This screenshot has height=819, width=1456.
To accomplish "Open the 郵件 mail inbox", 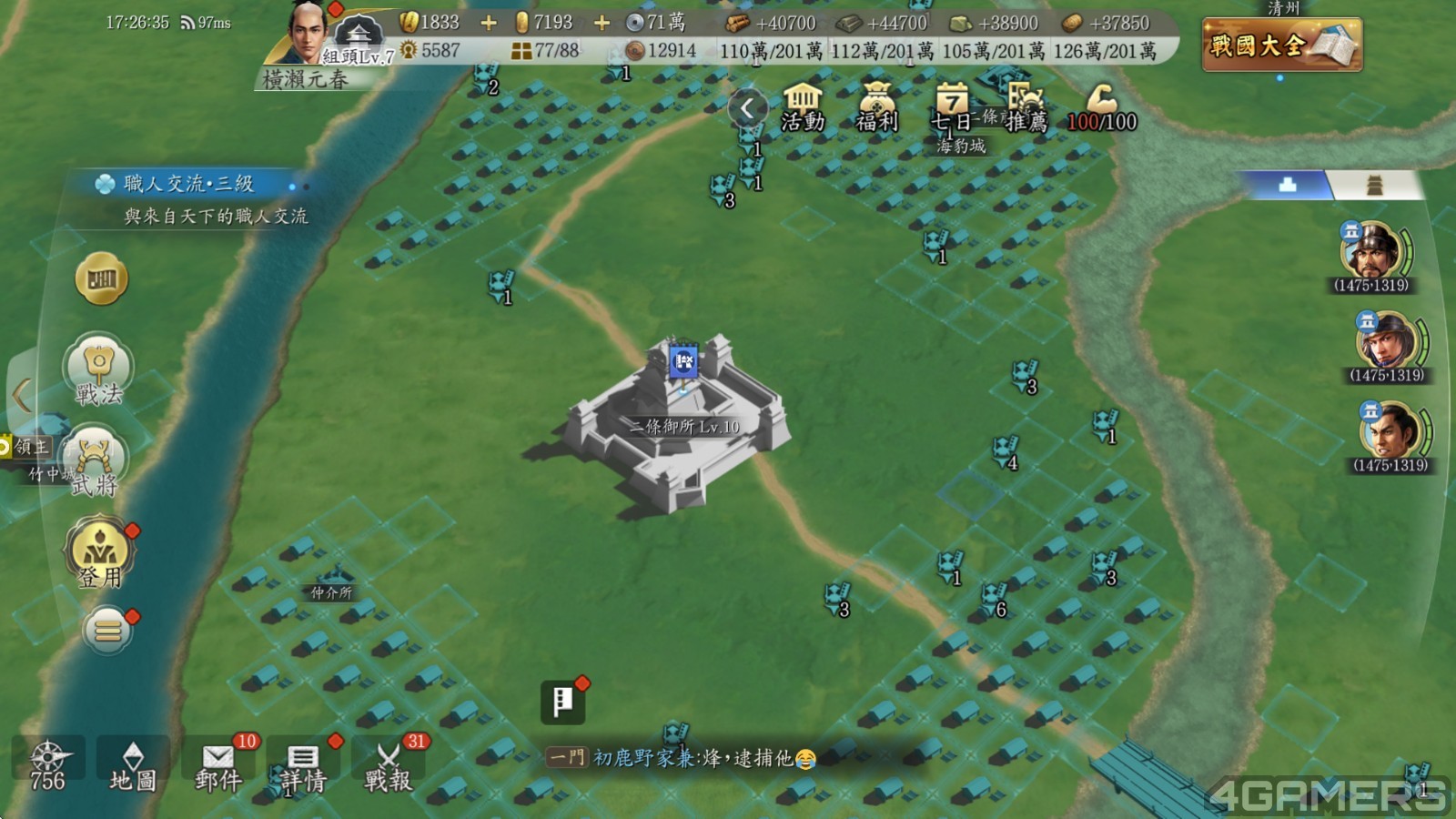I will pos(218,766).
